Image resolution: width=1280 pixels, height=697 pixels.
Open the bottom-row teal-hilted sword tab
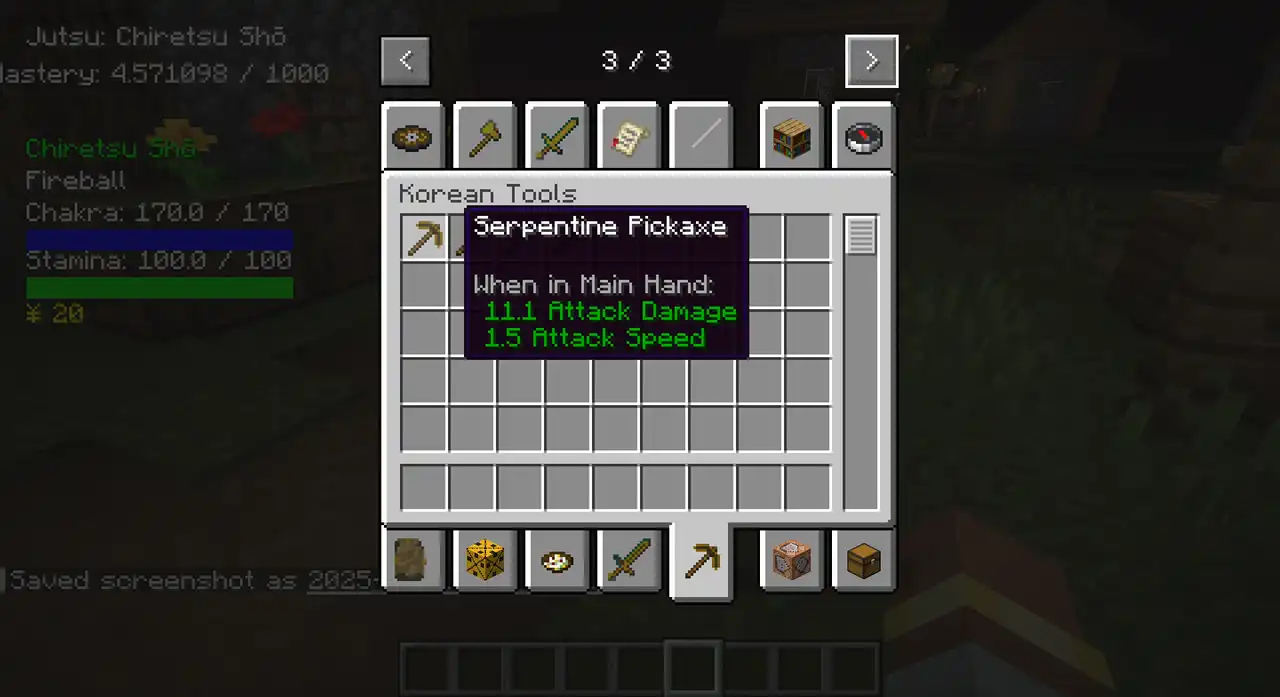628,560
